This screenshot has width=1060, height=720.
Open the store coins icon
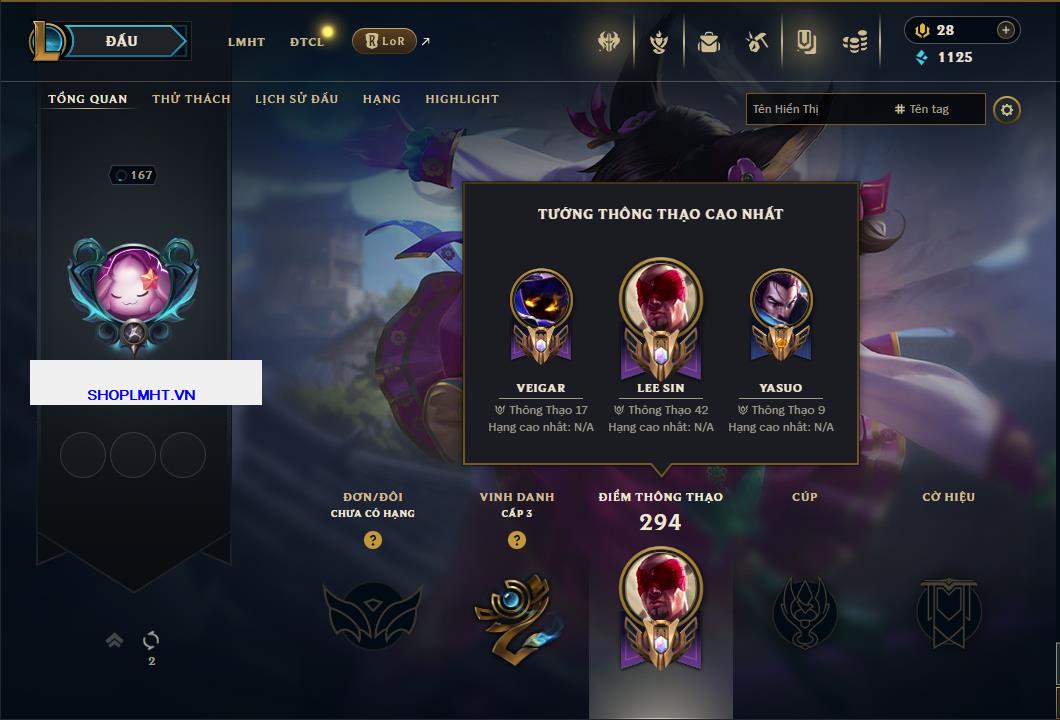click(854, 42)
